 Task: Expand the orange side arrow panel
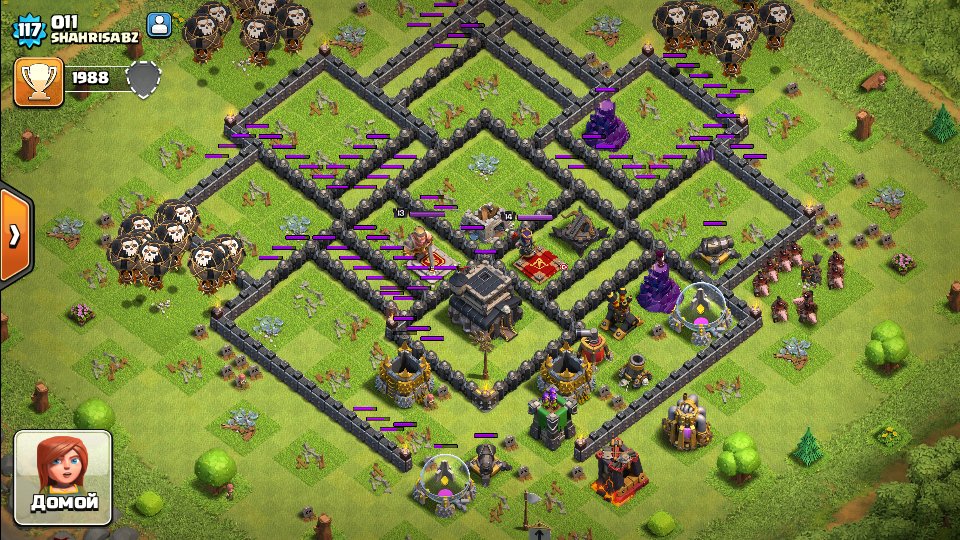coord(15,235)
